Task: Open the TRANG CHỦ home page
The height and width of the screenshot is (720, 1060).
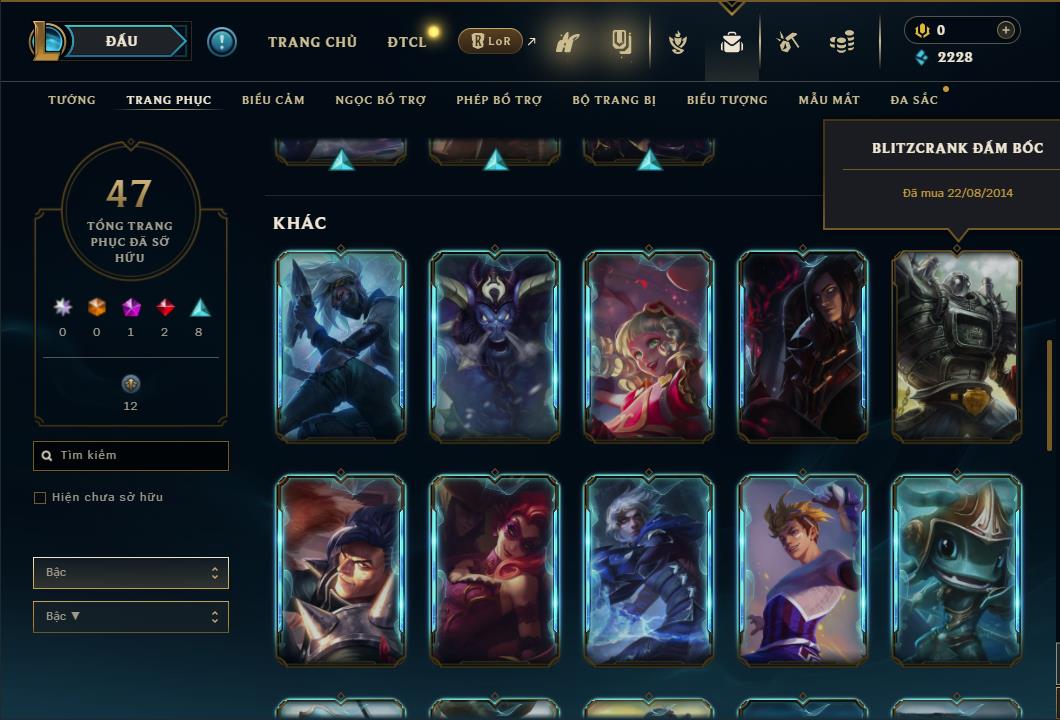Action: [312, 42]
